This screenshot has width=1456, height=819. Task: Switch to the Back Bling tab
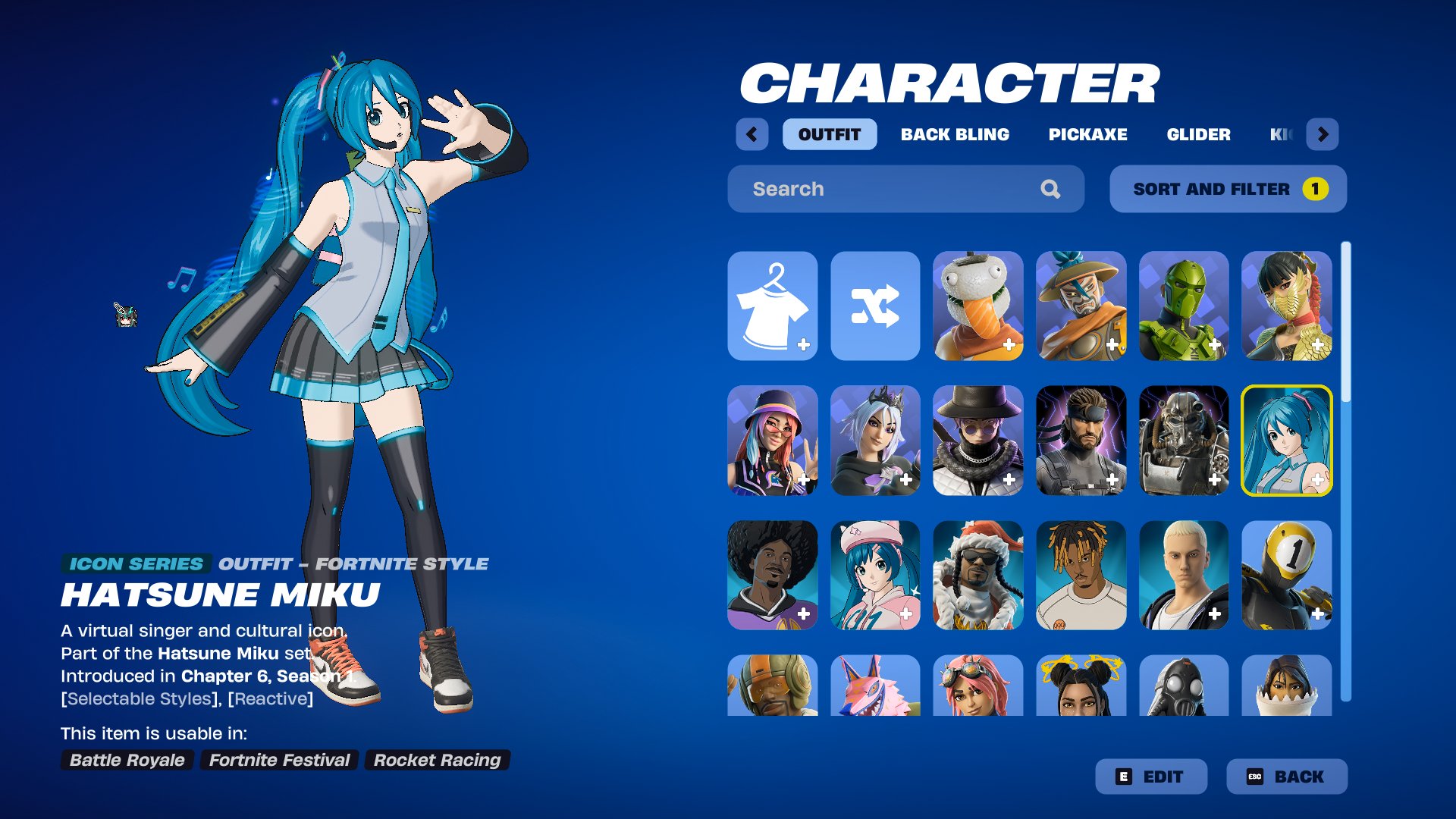[x=955, y=134]
